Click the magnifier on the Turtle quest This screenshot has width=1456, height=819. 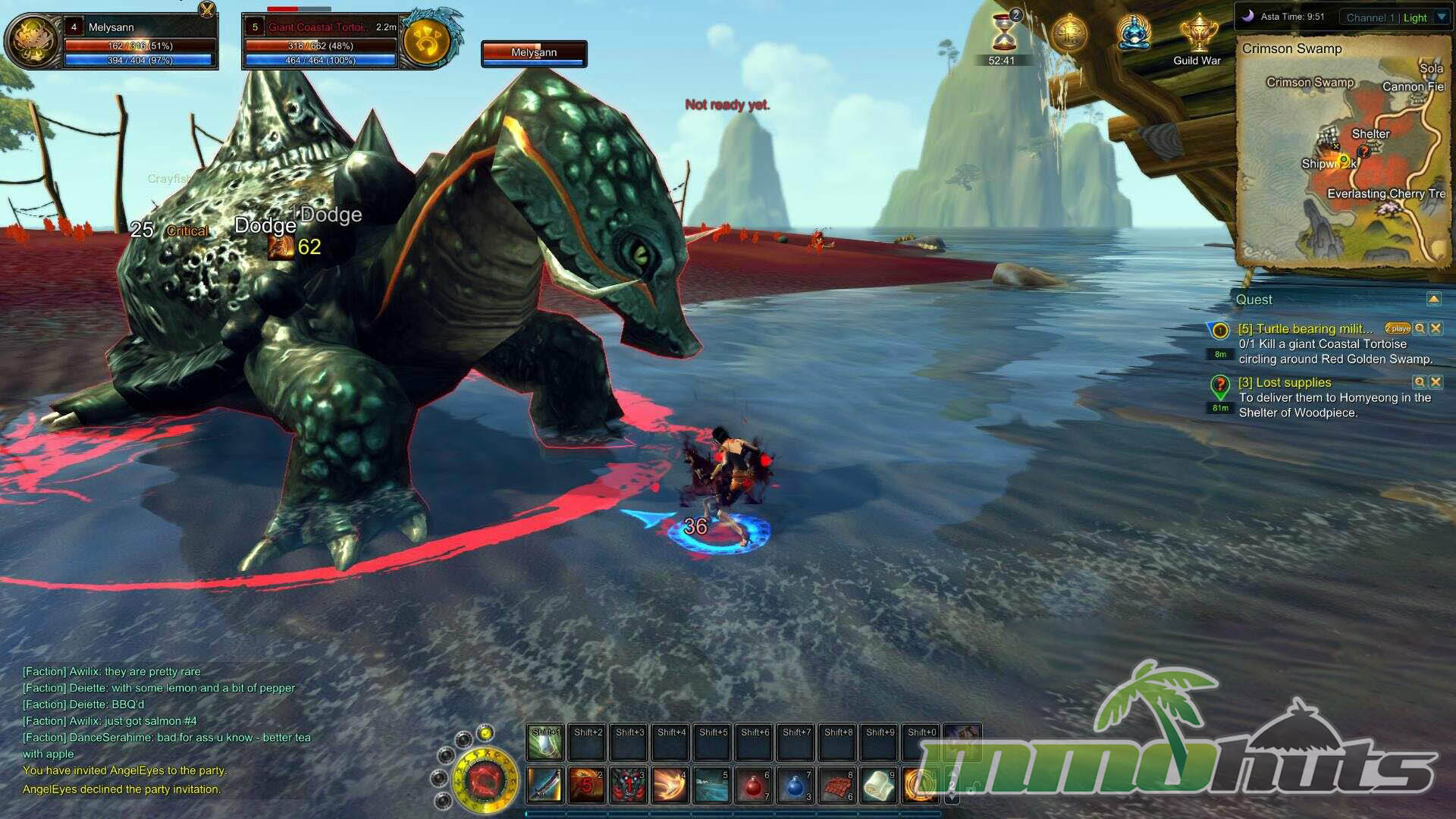pos(1420,328)
